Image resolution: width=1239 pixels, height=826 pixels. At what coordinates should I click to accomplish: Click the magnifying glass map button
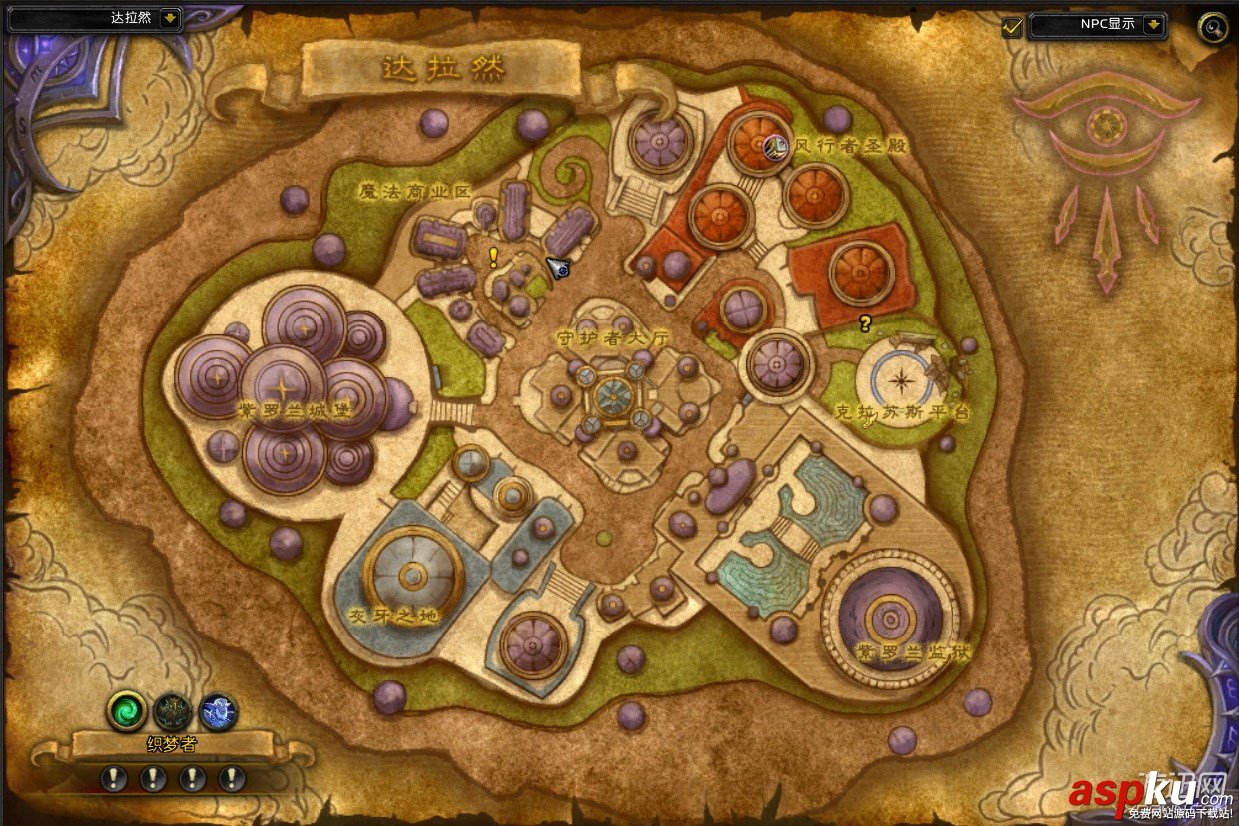(1213, 26)
